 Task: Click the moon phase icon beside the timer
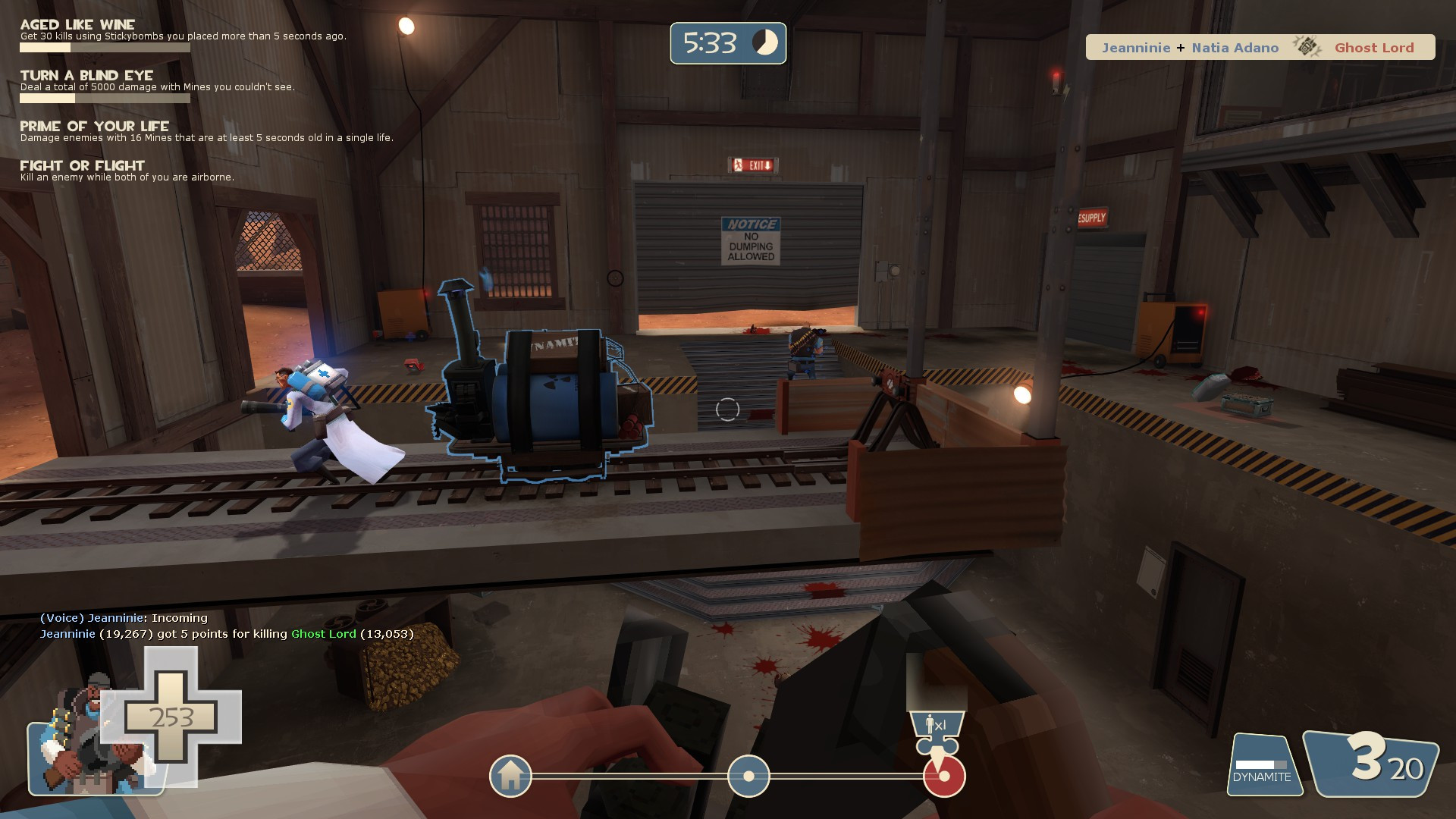coord(764,43)
